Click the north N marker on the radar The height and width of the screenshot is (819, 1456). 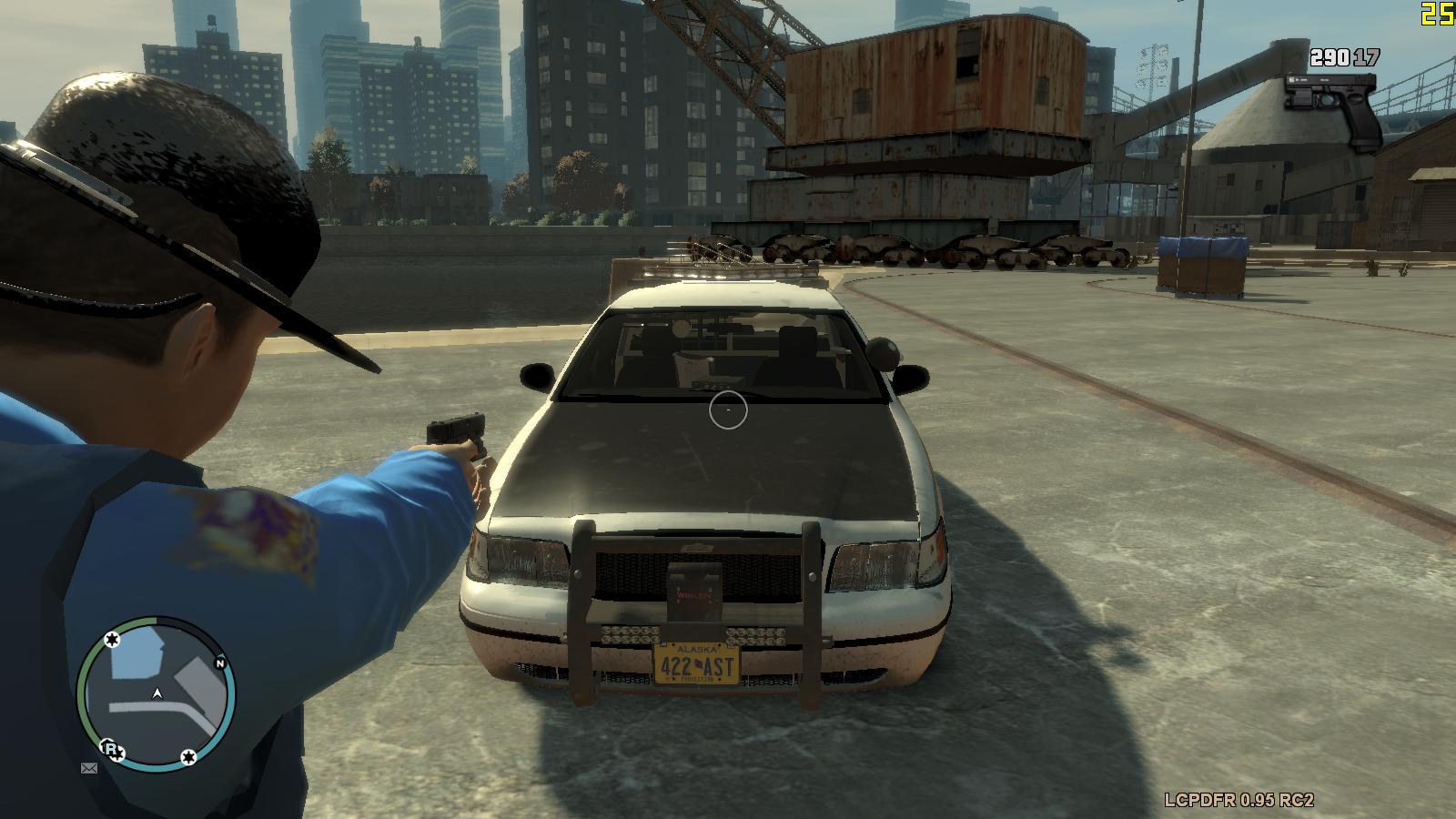219,663
